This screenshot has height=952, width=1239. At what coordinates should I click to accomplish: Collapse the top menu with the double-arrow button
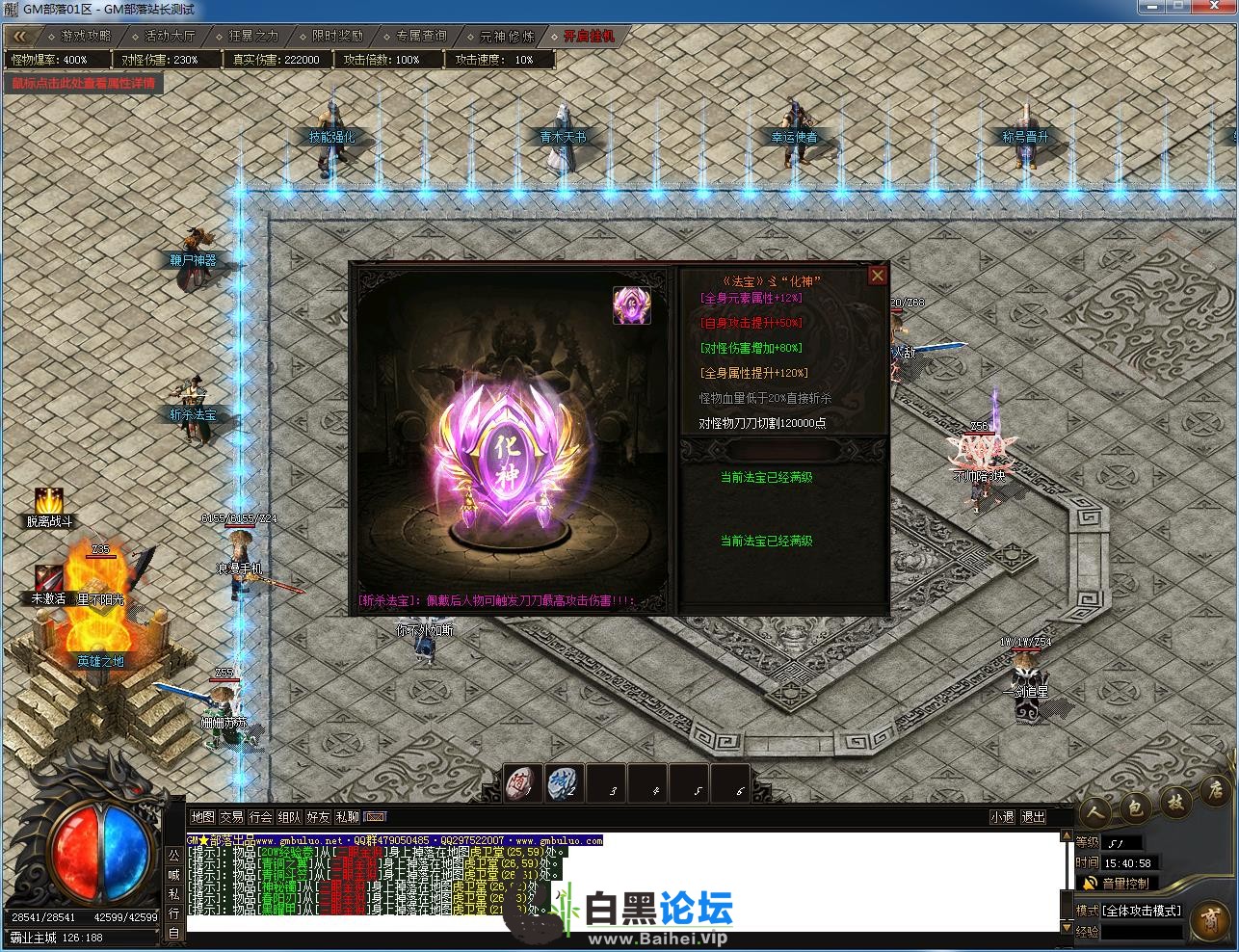[x=20, y=36]
